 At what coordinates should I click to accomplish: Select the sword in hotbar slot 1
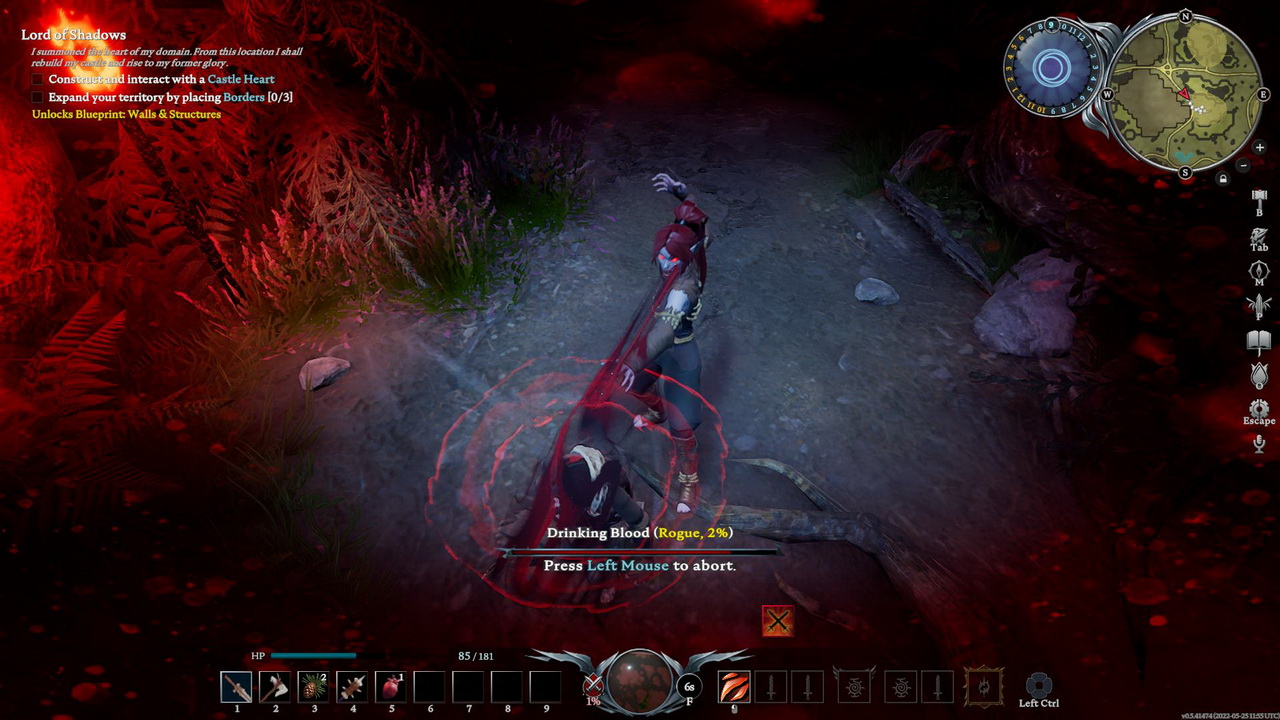pyautogui.click(x=236, y=686)
